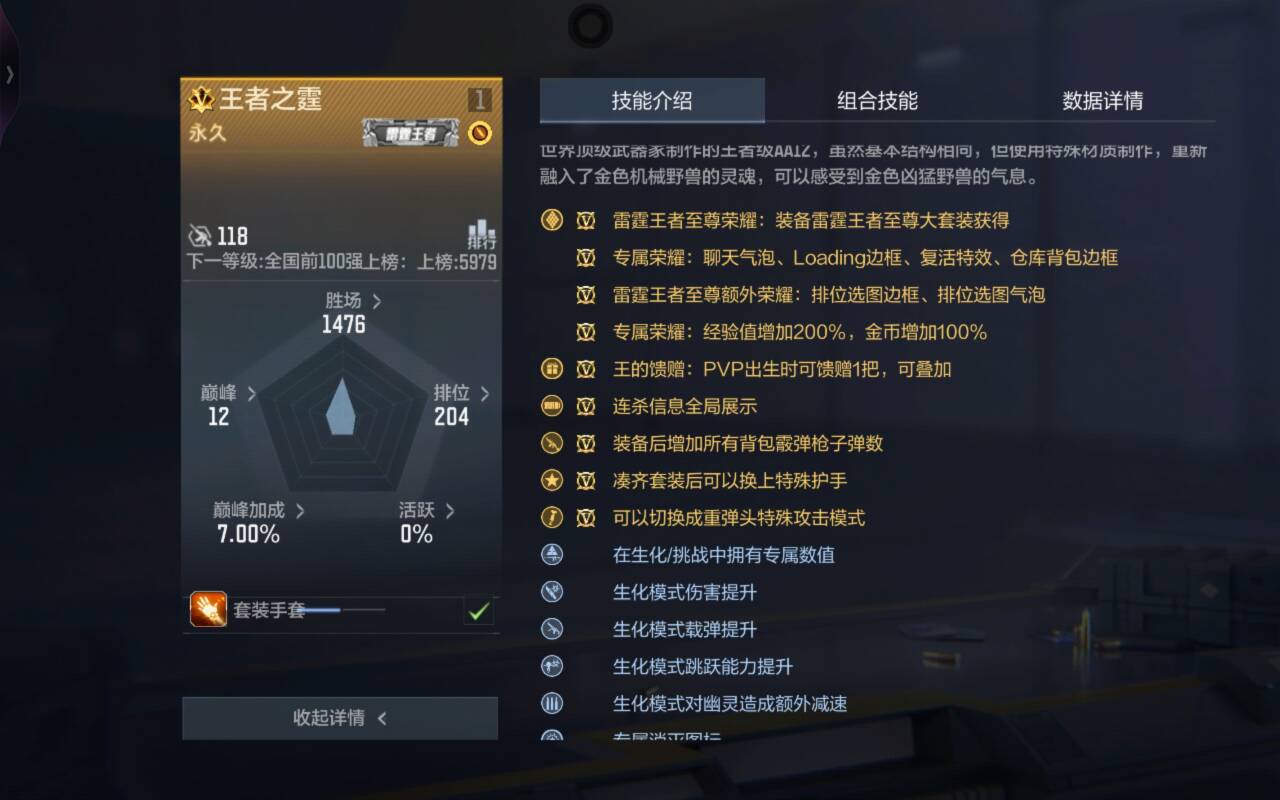The height and width of the screenshot is (800, 1280).
Task: Open the 数据详情 tab
Action: 1103,101
